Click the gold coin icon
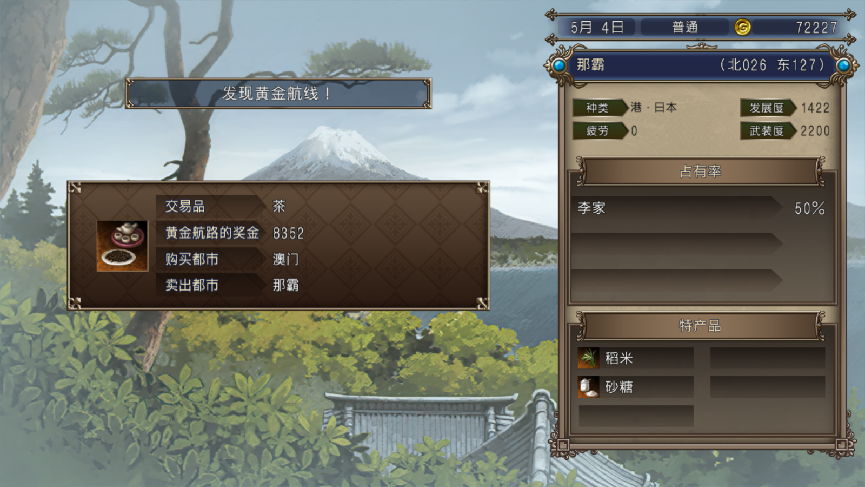The width and height of the screenshot is (865, 487). pyautogui.click(x=742, y=27)
